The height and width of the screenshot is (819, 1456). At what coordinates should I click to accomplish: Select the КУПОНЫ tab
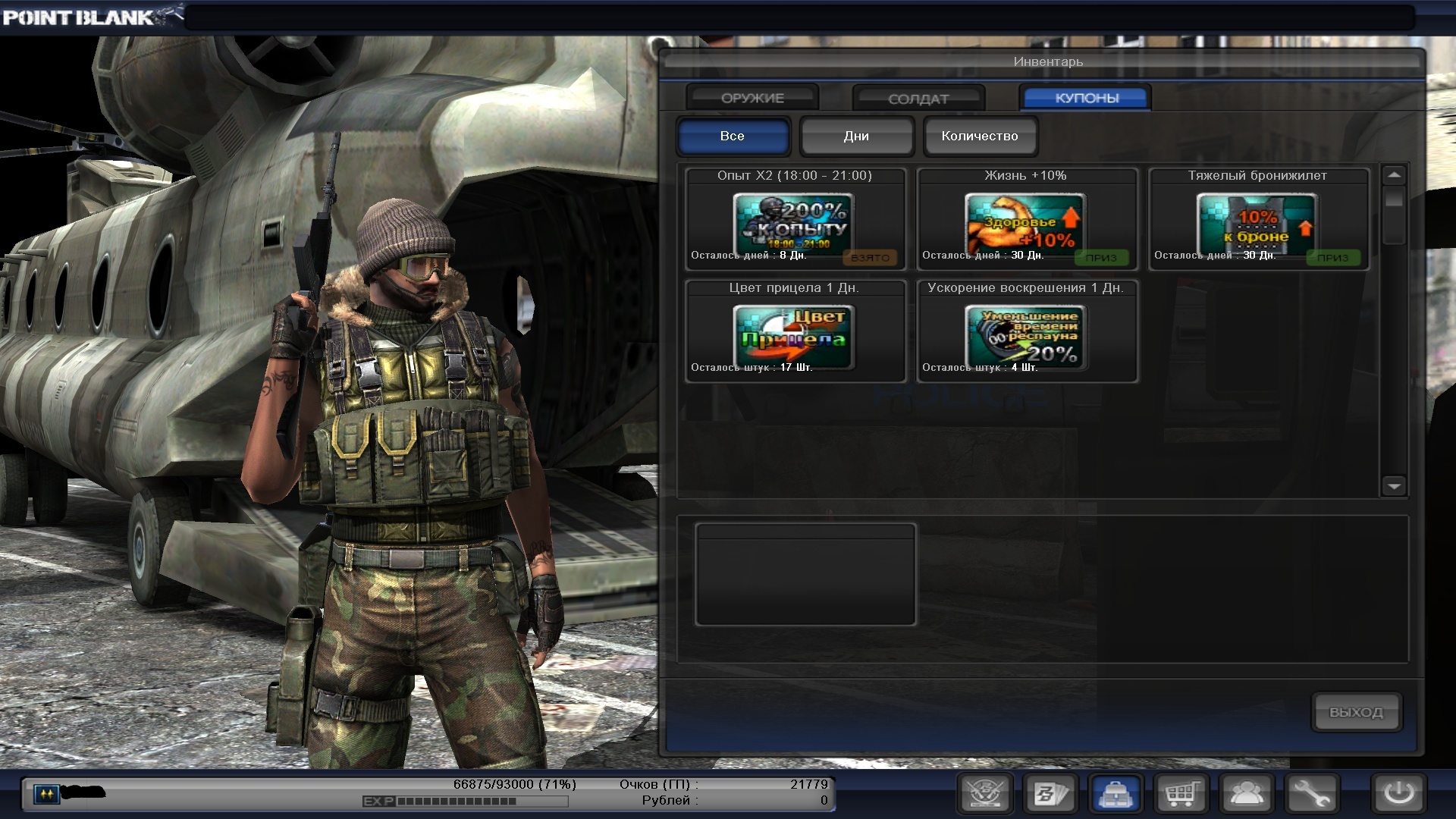pyautogui.click(x=1086, y=98)
